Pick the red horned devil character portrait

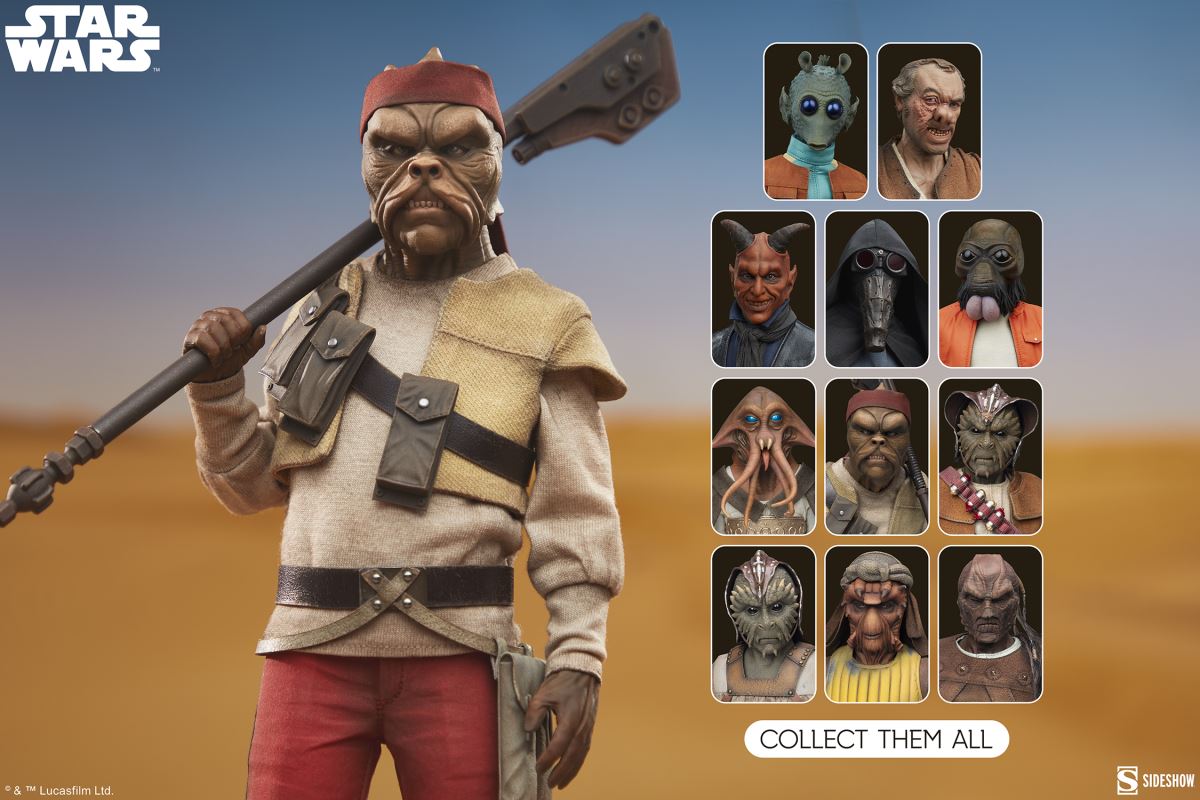point(763,288)
